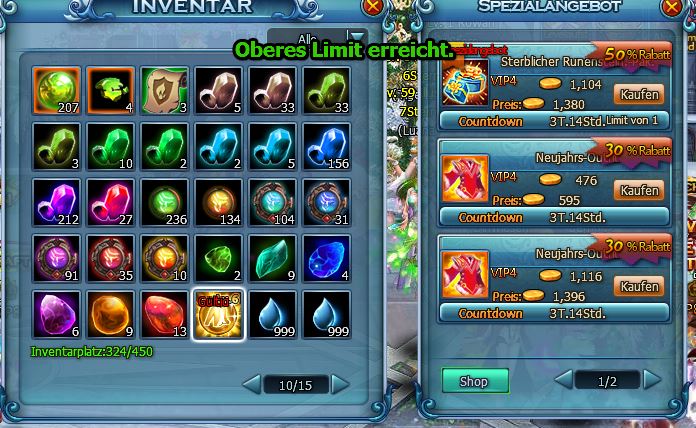Viewport: 696px width, 428px height.
Task: Go to previous inventory page
Action: pos(252,384)
